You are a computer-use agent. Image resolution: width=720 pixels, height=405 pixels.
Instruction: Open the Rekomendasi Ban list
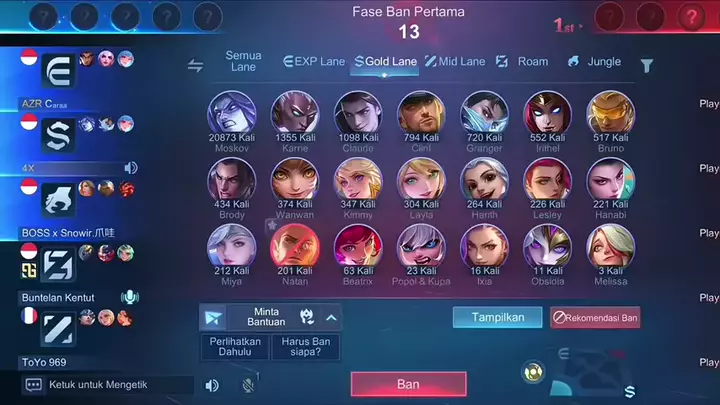(595, 317)
